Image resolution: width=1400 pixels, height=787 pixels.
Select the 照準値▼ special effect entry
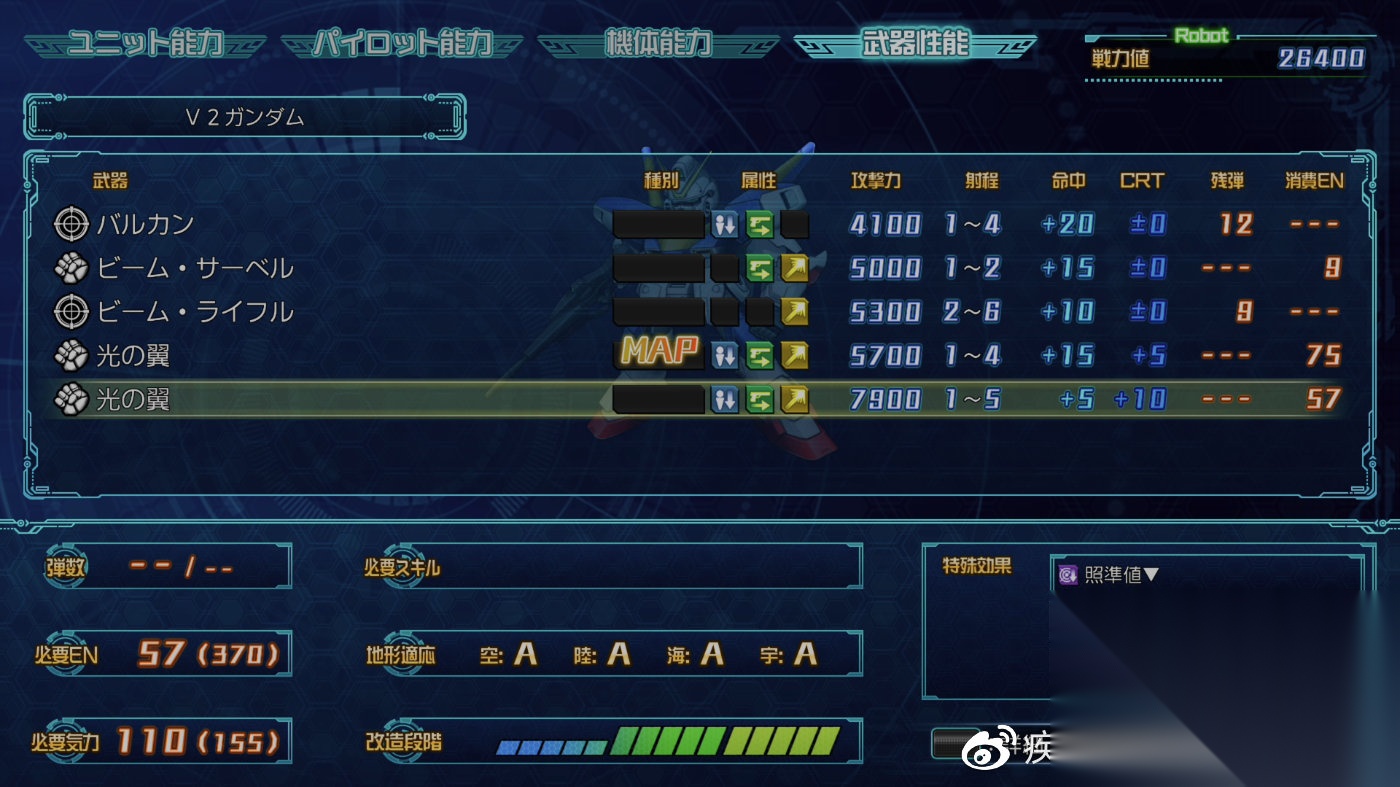tap(1110, 575)
